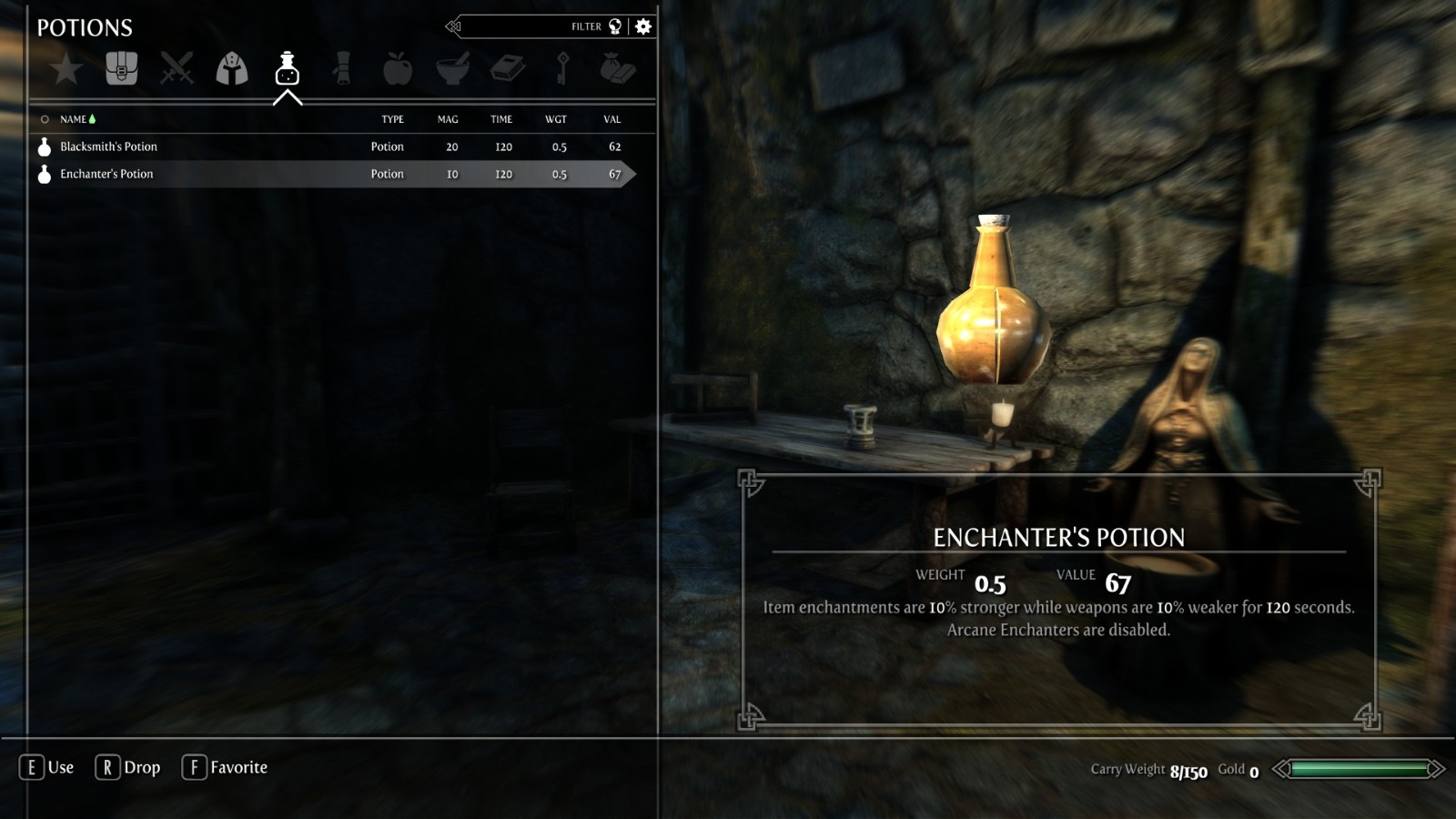The height and width of the screenshot is (819, 1456).
Task: Switch to the books category
Action: point(508,68)
